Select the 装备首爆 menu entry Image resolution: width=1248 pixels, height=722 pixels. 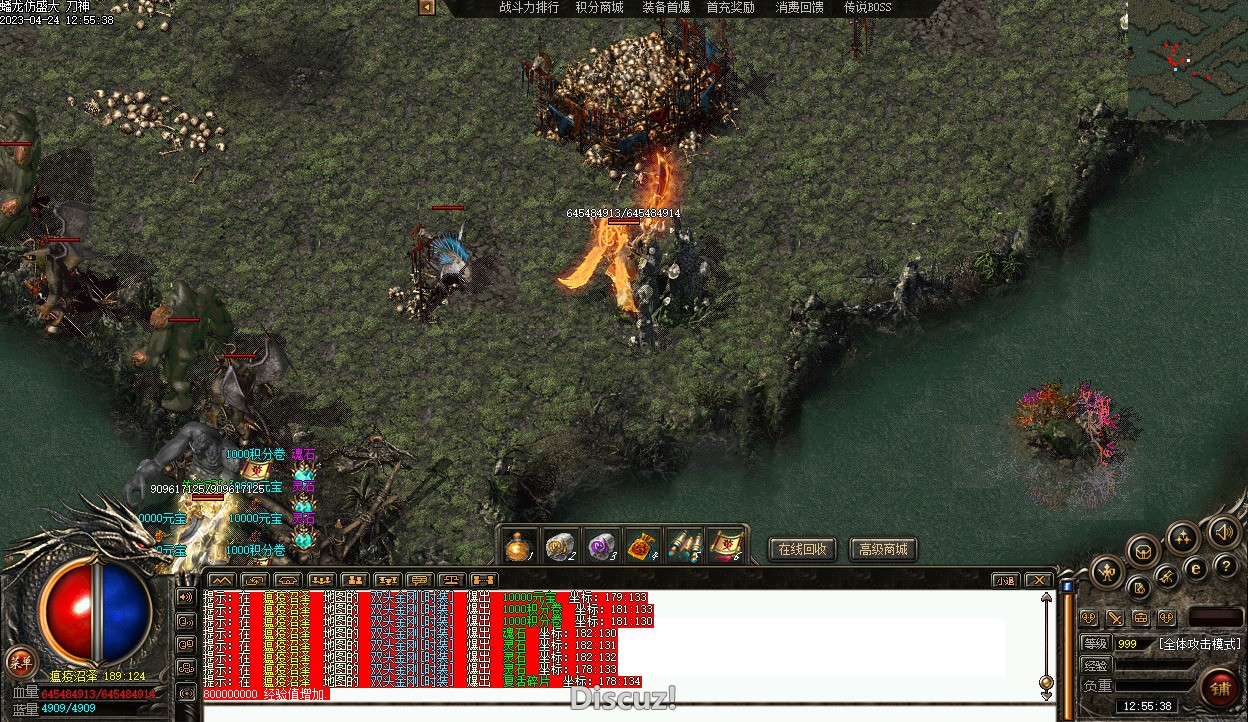pos(666,8)
